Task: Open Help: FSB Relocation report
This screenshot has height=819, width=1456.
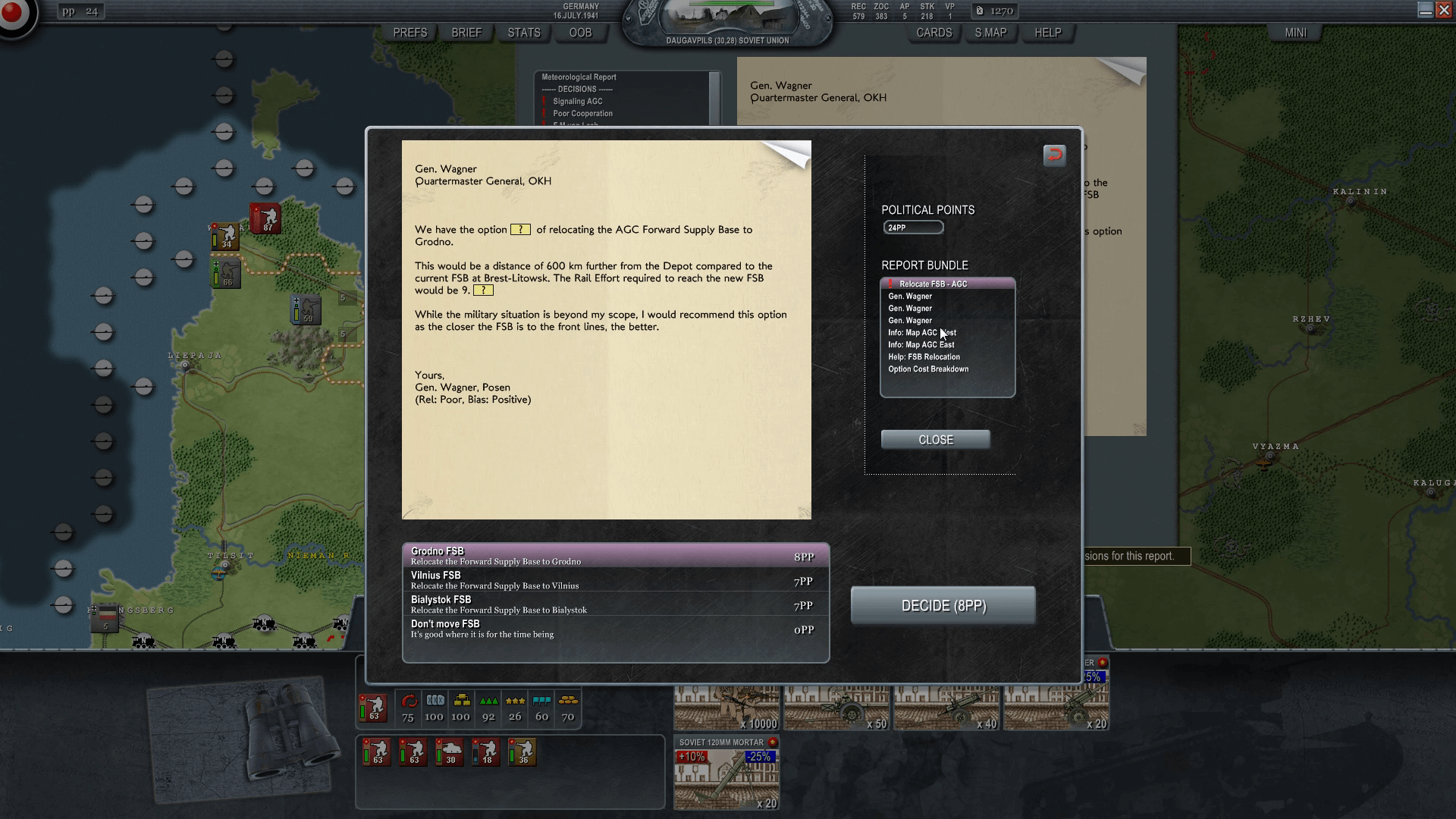Action: pyautogui.click(x=924, y=357)
